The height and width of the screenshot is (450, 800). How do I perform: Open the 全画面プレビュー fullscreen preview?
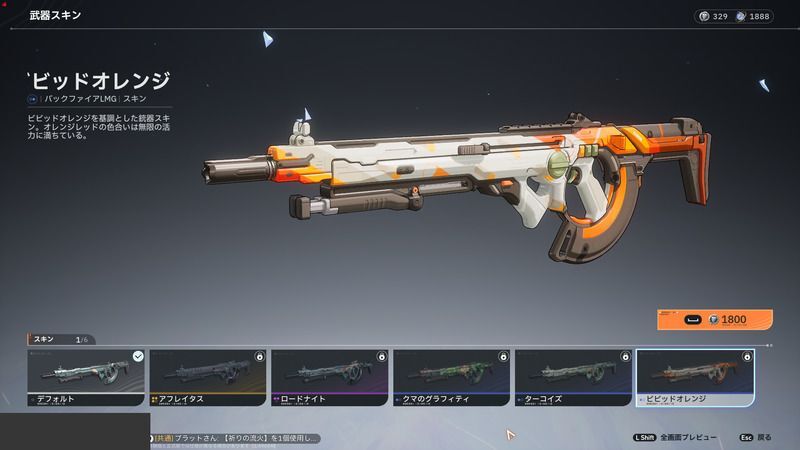[680, 438]
